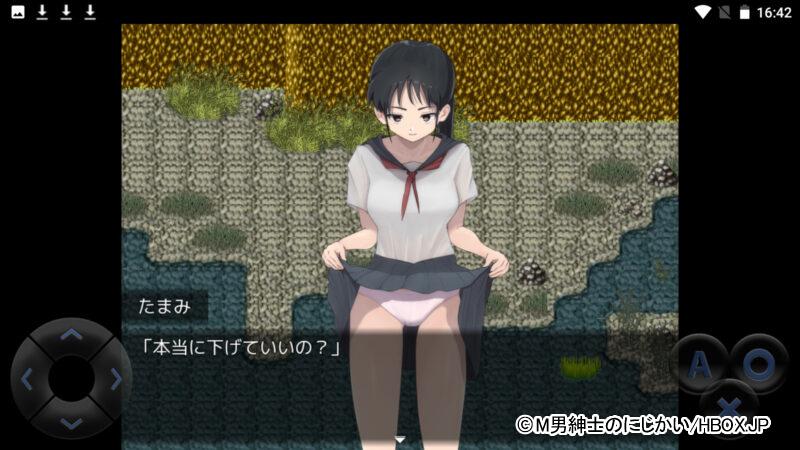Advance the dialogue via the white arrow
Image resolution: width=800 pixels, height=450 pixels.
pos(400,439)
